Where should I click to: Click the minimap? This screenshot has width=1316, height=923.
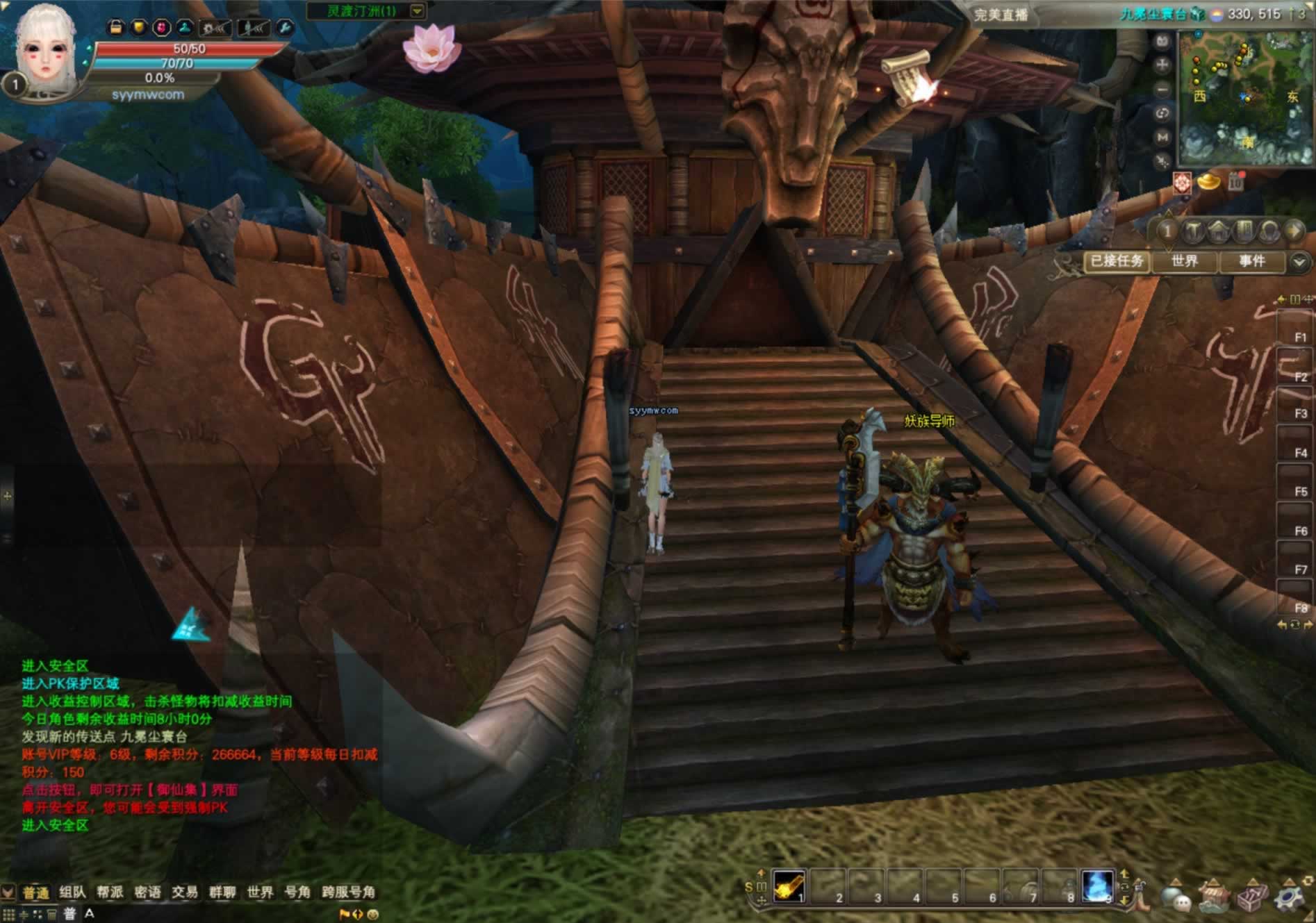tap(1244, 97)
